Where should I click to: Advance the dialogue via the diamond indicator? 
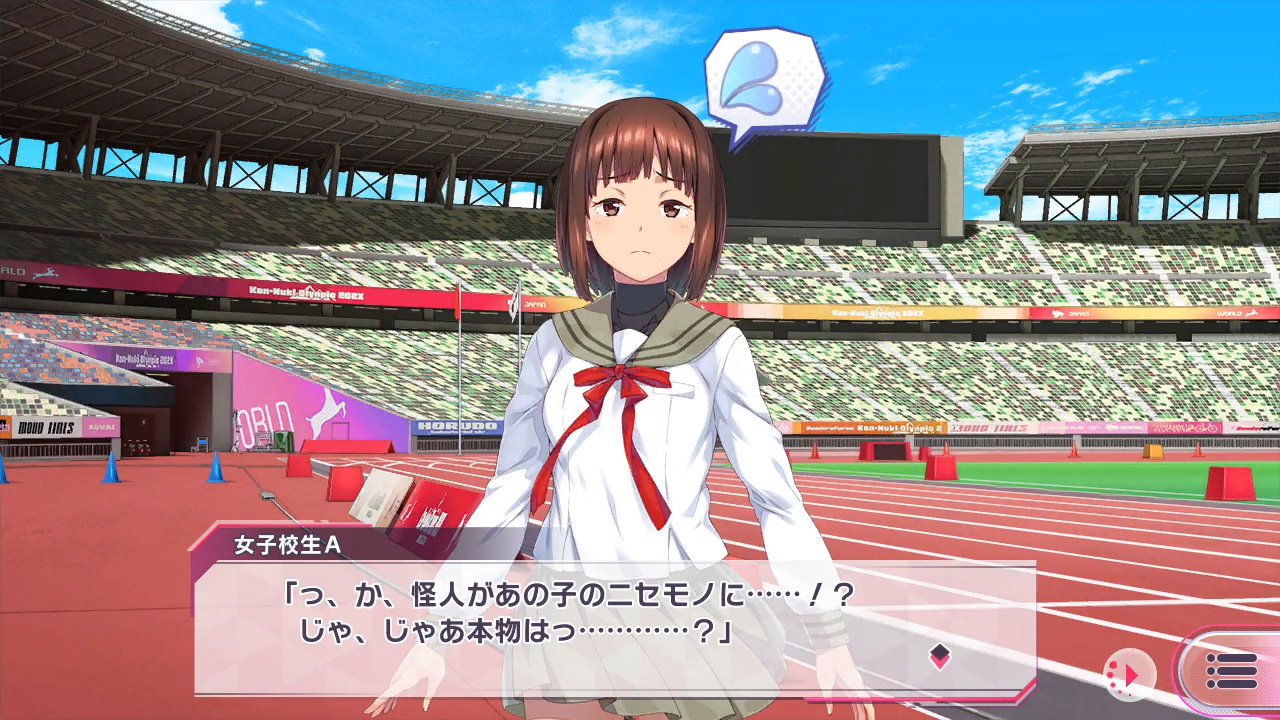(939, 656)
